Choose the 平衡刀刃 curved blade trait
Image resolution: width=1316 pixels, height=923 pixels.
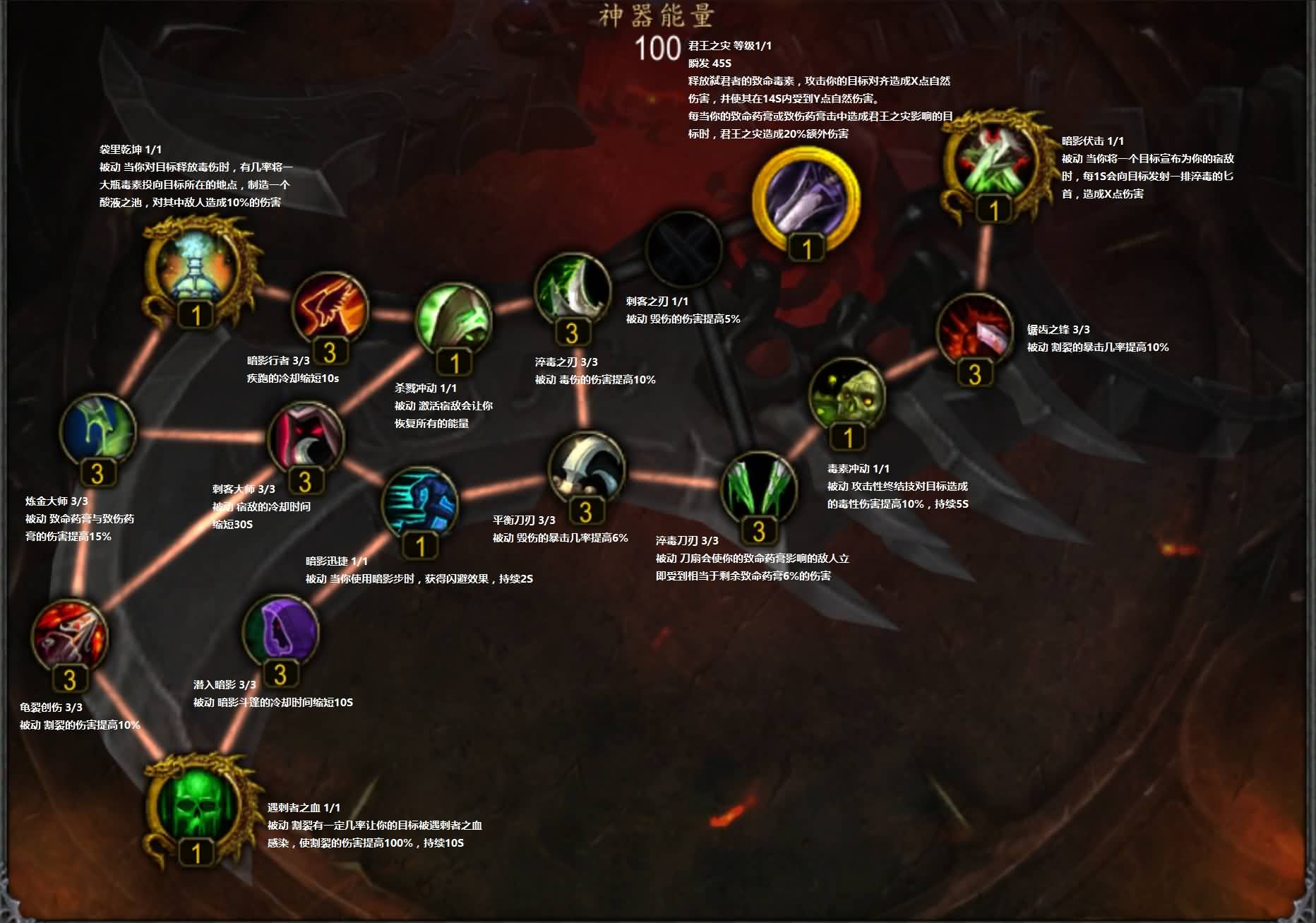585,469
